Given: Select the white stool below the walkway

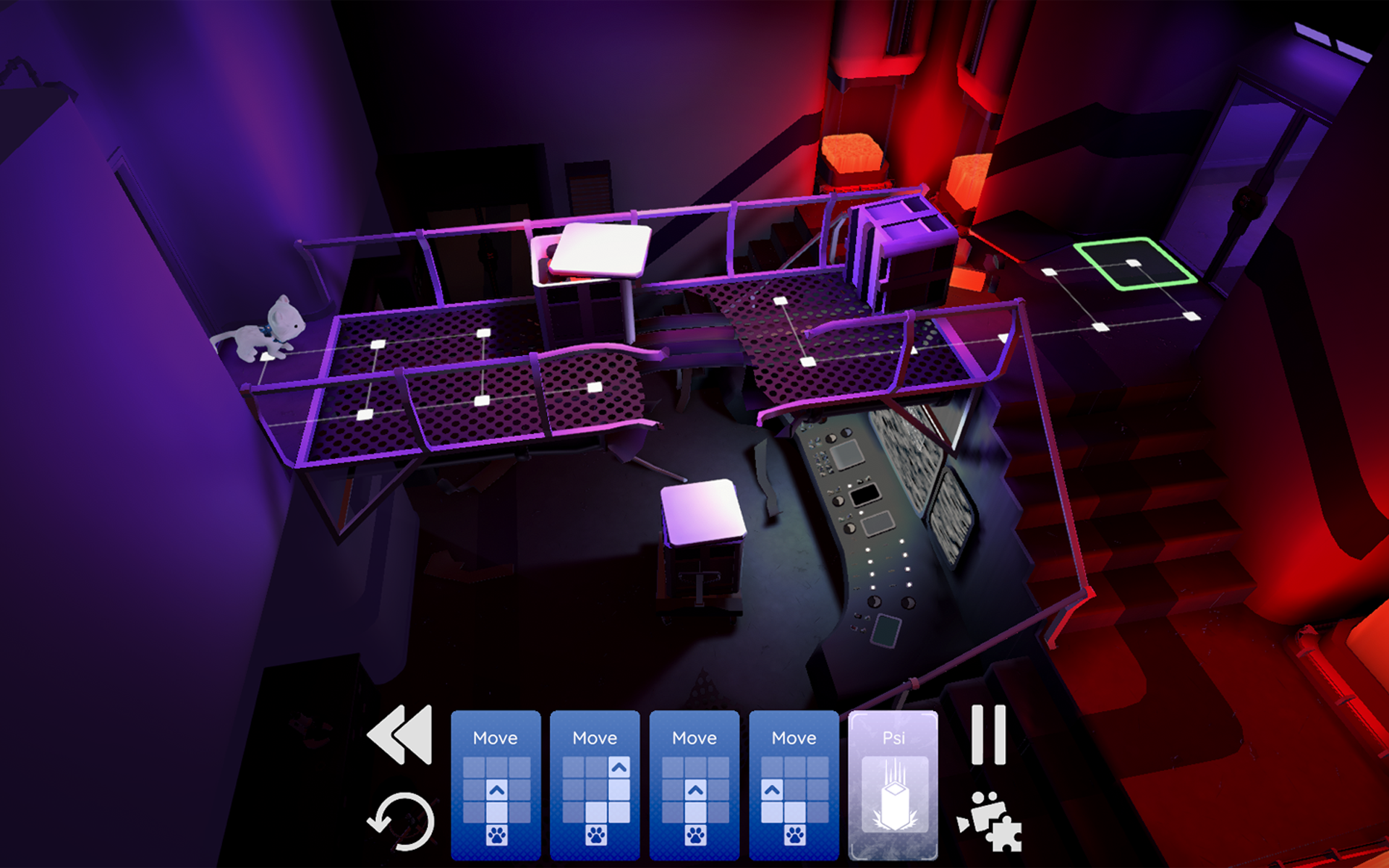Looking at the screenshot, I should pyautogui.click(x=702, y=514).
